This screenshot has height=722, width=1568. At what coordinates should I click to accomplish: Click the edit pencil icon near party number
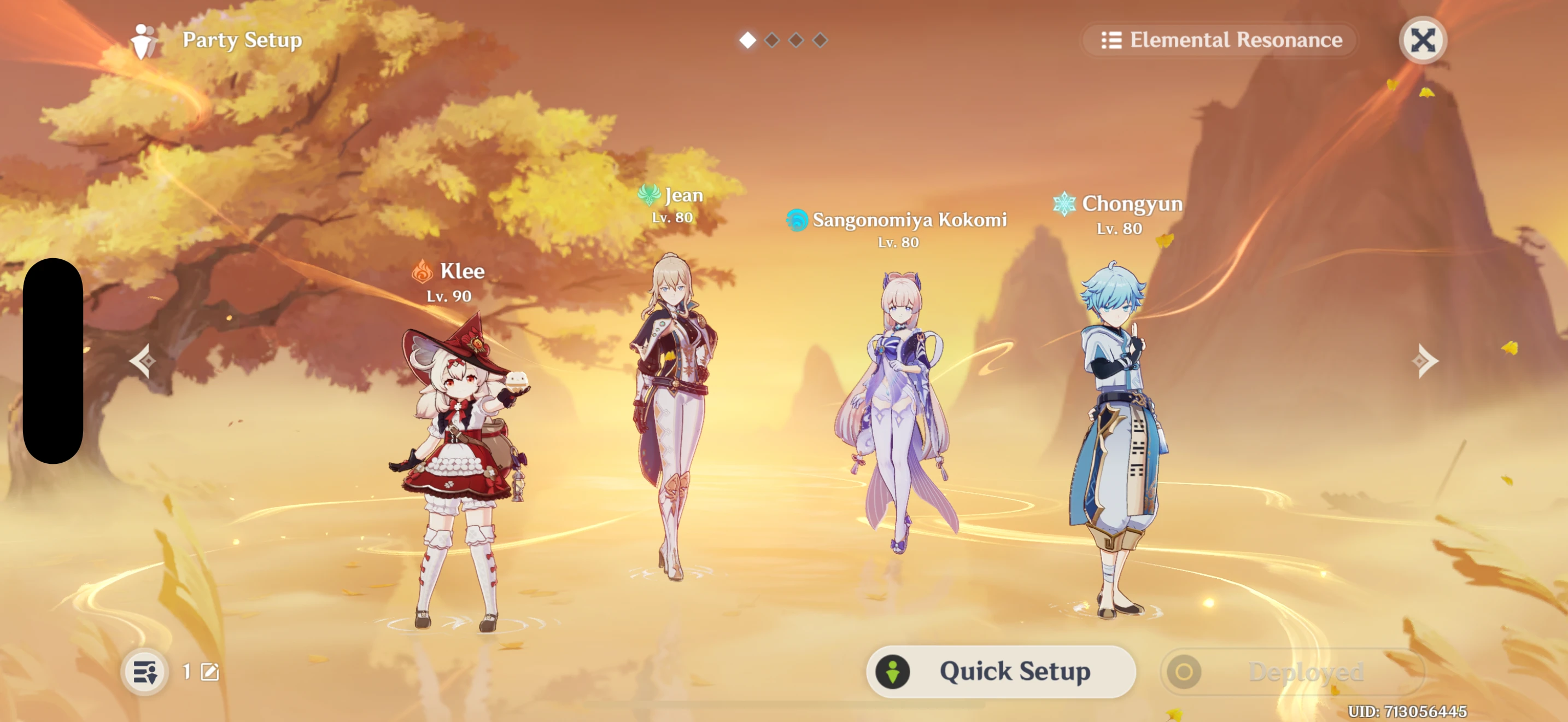tap(208, 672)
